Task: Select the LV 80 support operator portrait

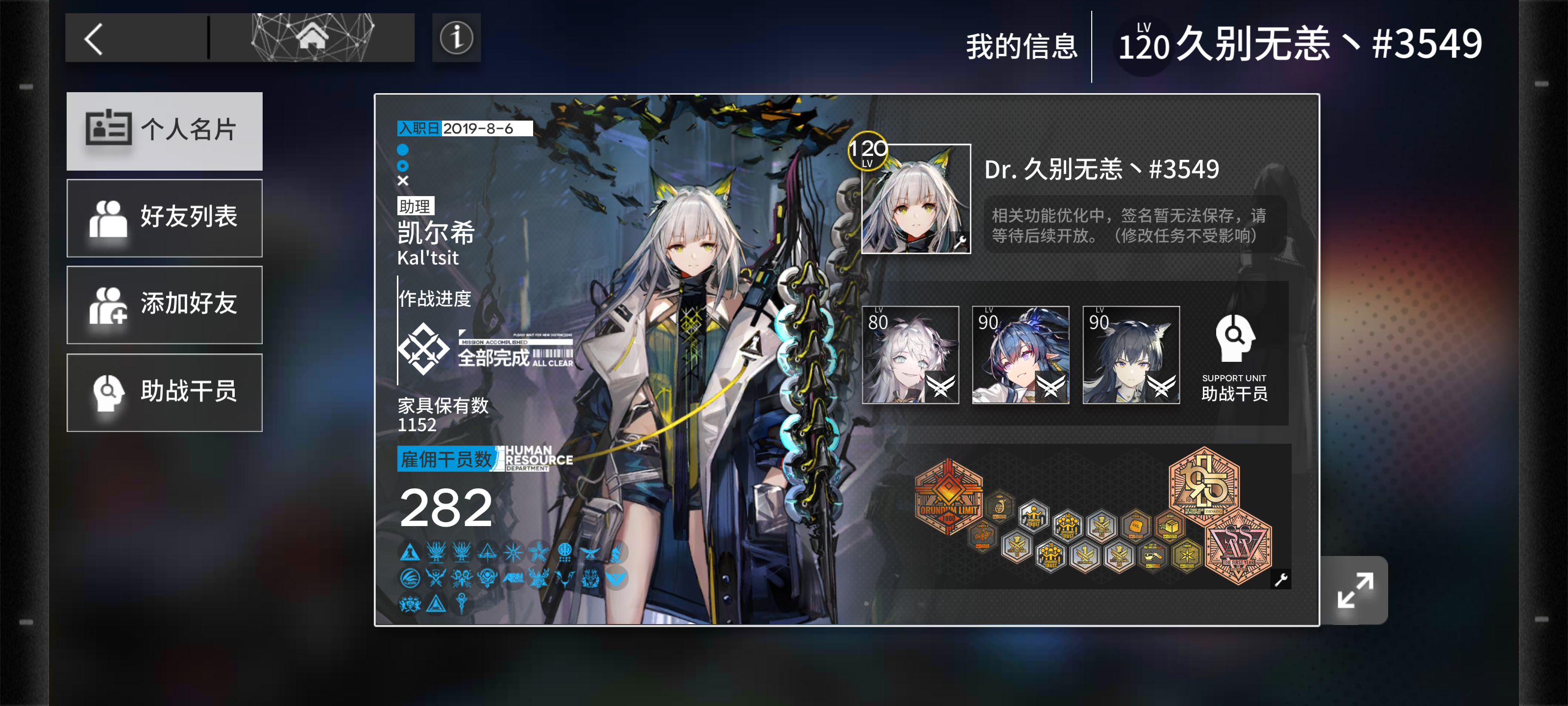Action: click(910, 354)
